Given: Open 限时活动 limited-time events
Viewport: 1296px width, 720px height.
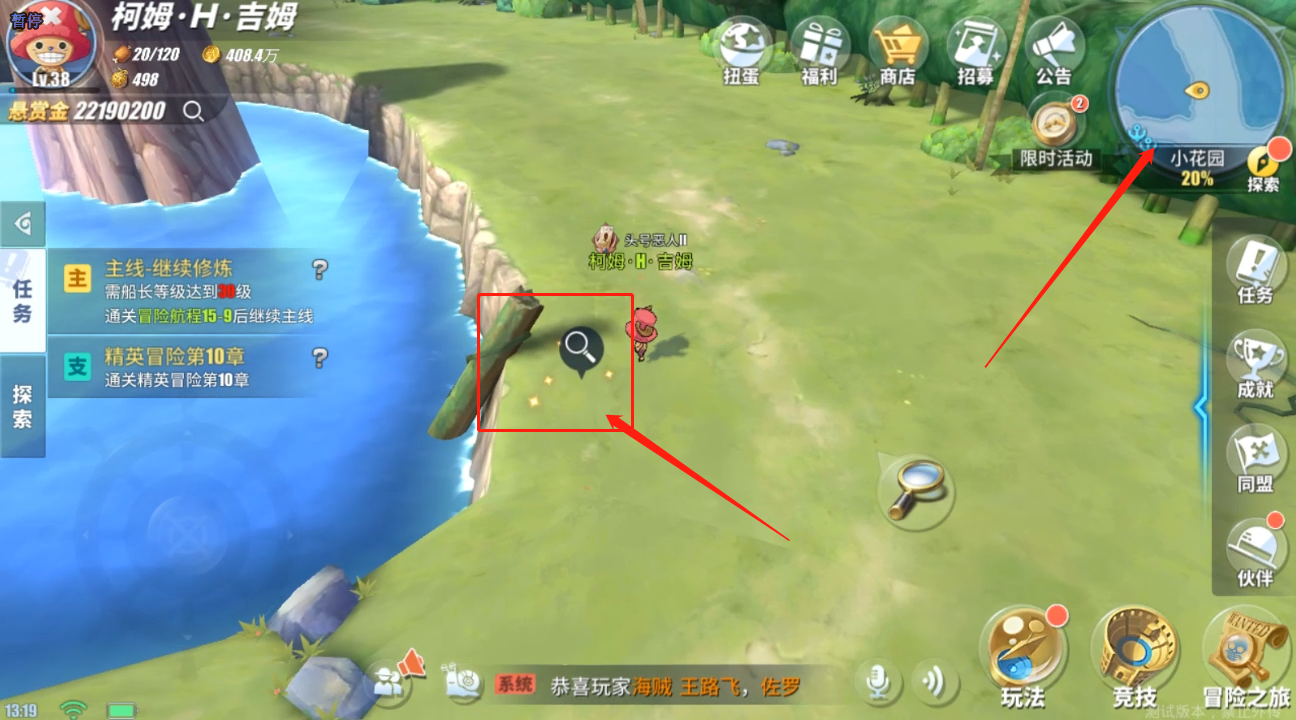Looking at the screenshot, I should pyautogui.click(x=1056, y=124).
